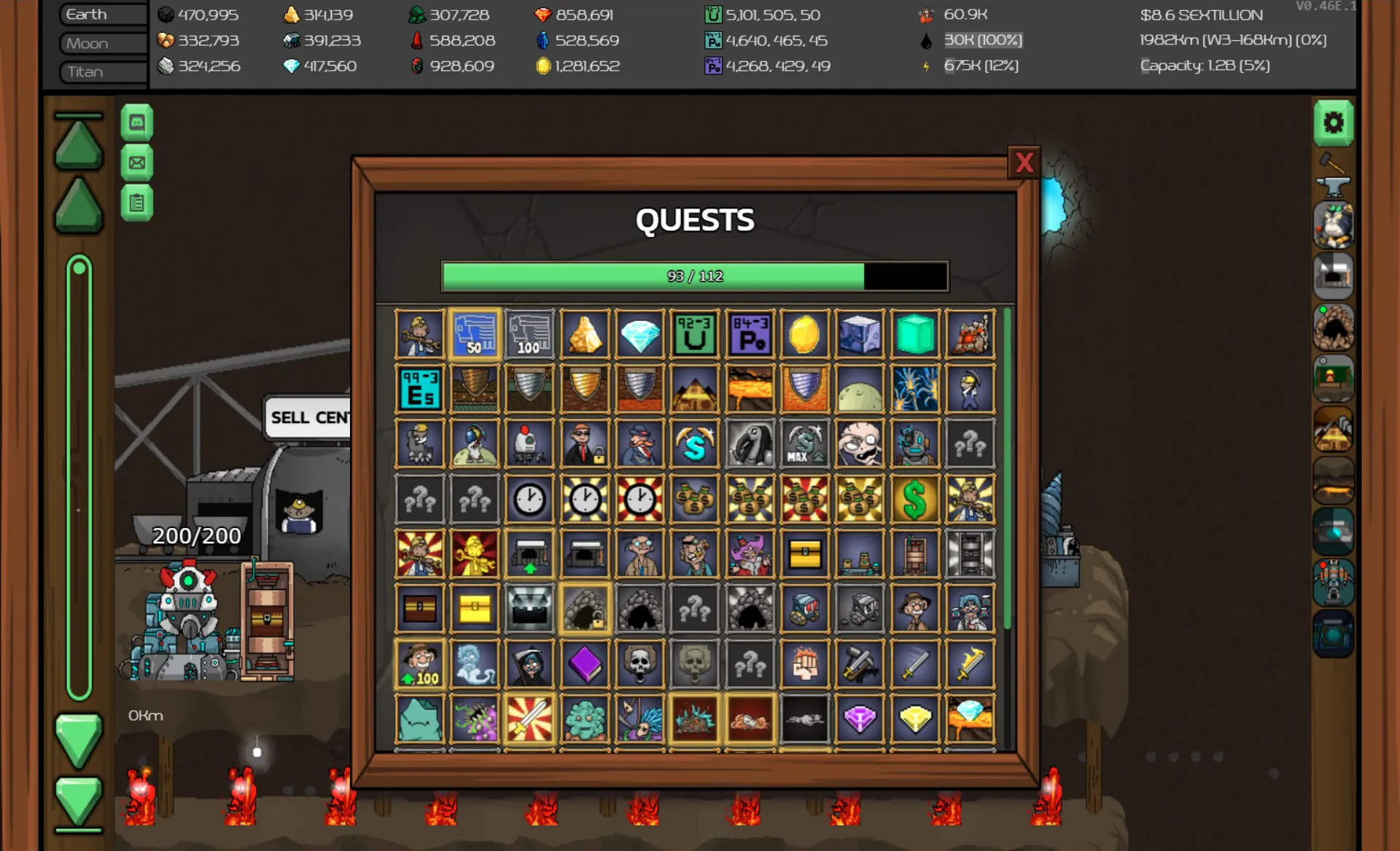Click the 93/112 quest progress bar
This screenshot has height=851, width=1400.
[693, 276]
